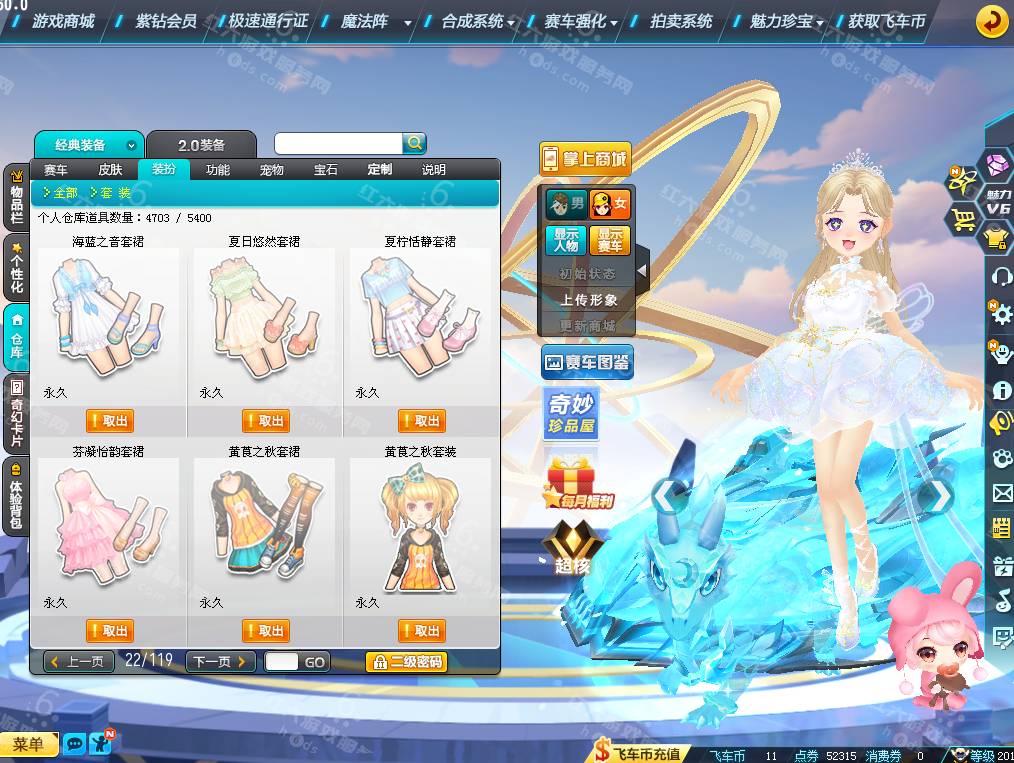Return to previous page 上一页

pyautogui.click(x=78, y=662)
